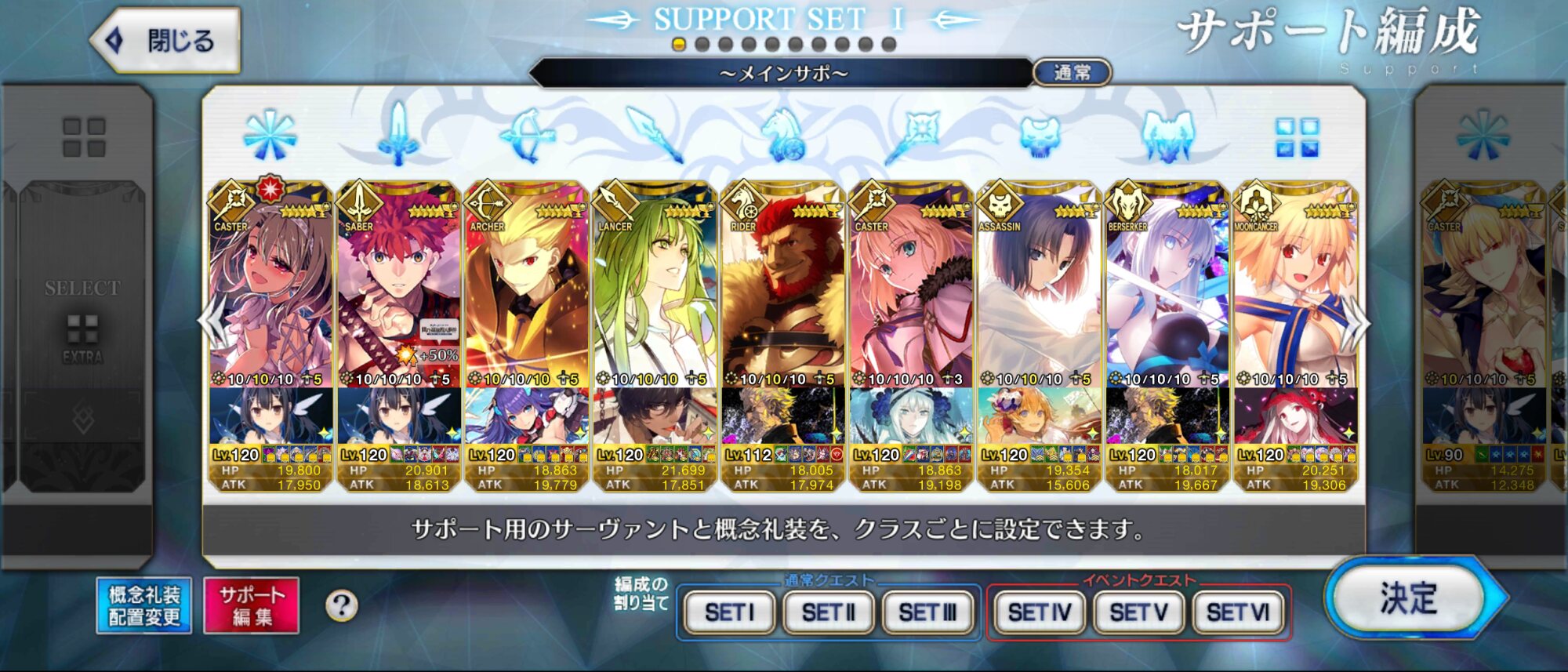The height and width of the screenshot is (672, 1568).
Task: Select the Saber support servant card
Action: (399, 298)
